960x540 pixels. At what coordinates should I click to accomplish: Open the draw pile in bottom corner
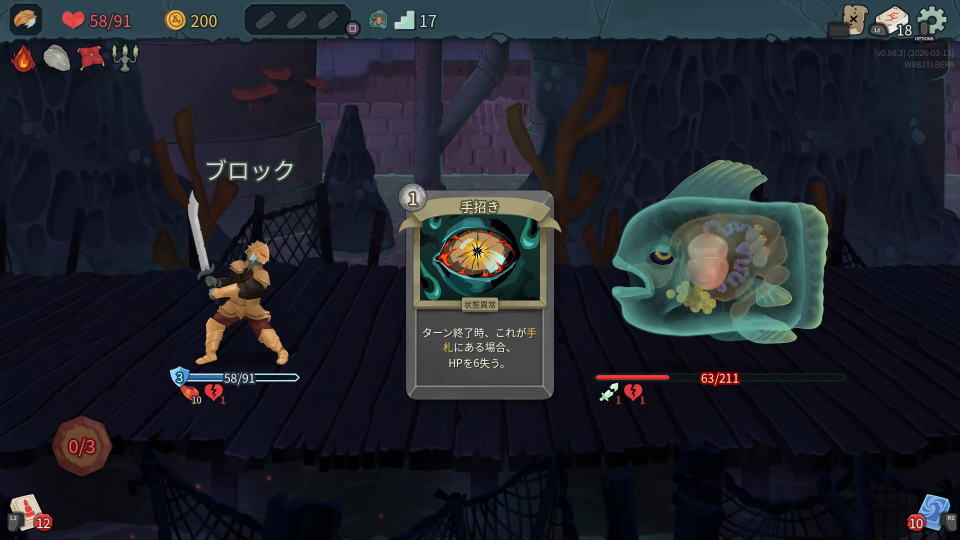tap(27, 511)
